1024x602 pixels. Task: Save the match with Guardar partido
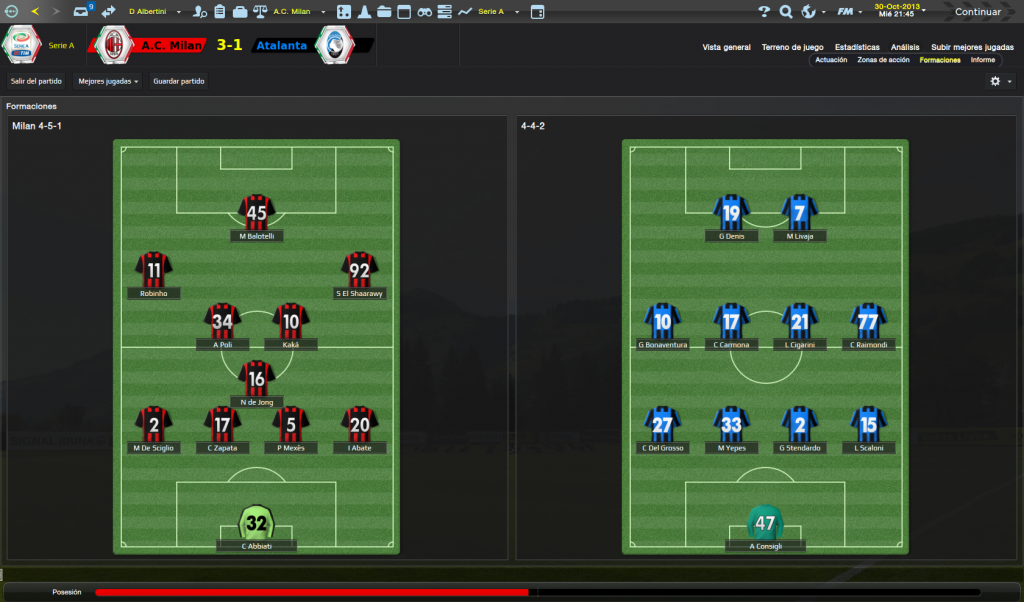(179, 81)
